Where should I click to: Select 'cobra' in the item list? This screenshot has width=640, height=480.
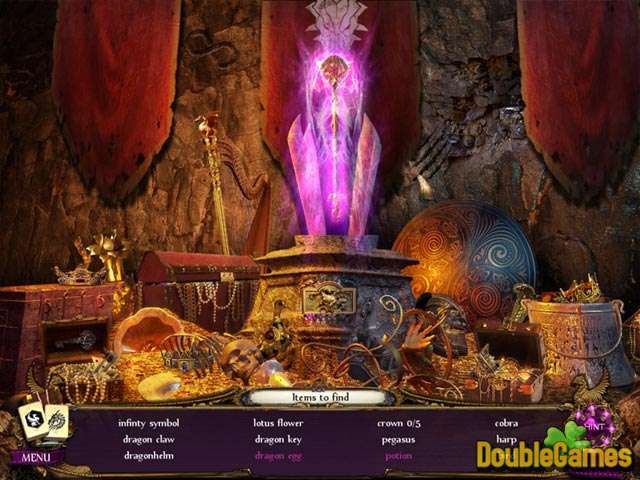pyautogui.click(x=506, y=423)
